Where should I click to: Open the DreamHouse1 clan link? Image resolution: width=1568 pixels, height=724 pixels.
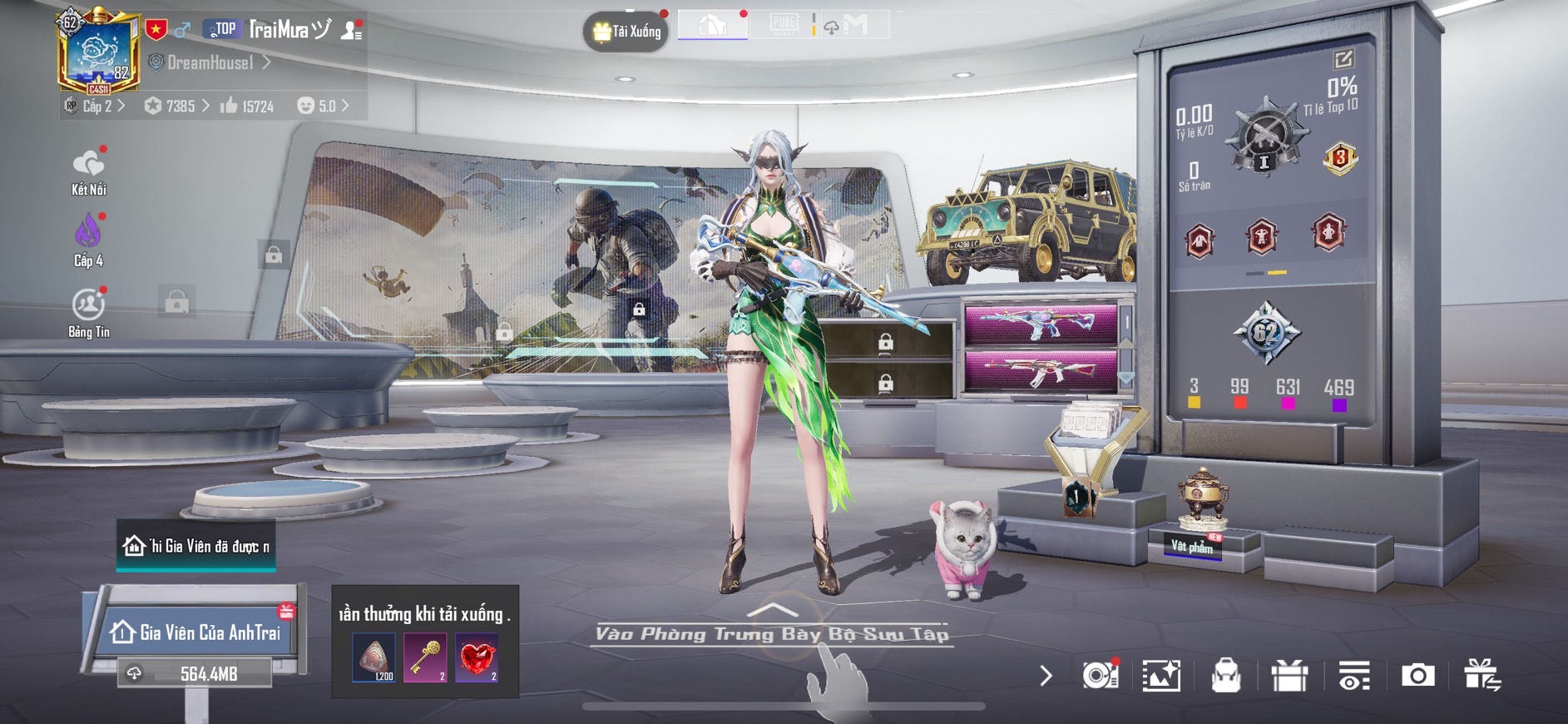coord(210,62)
